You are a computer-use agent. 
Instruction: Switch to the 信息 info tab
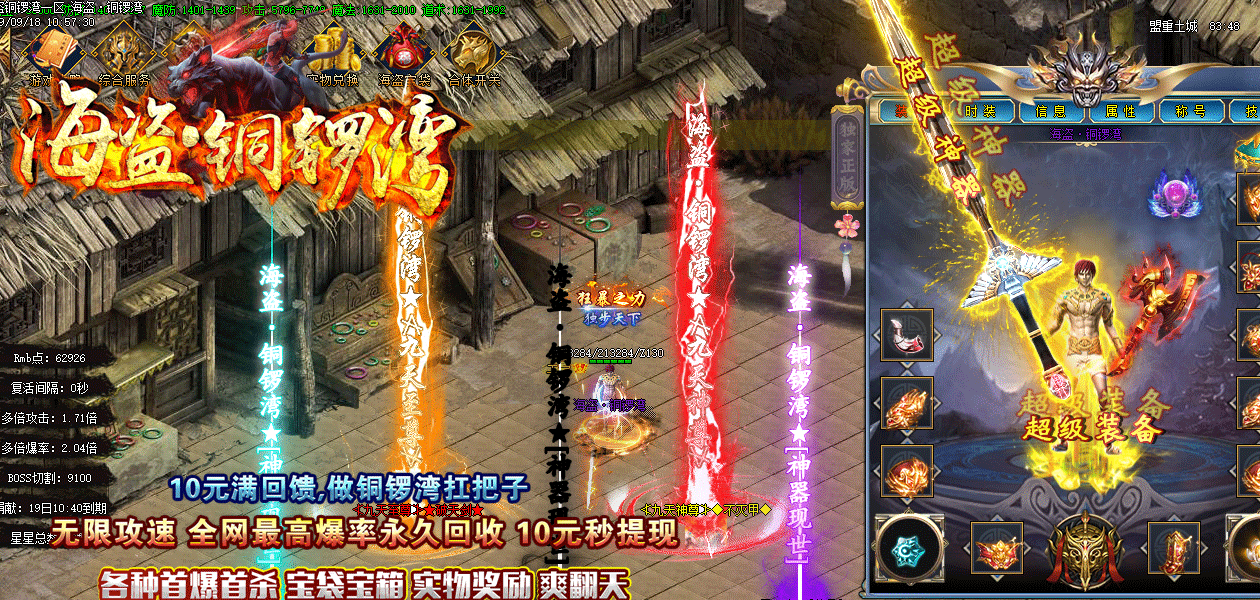coord(1051,111)
